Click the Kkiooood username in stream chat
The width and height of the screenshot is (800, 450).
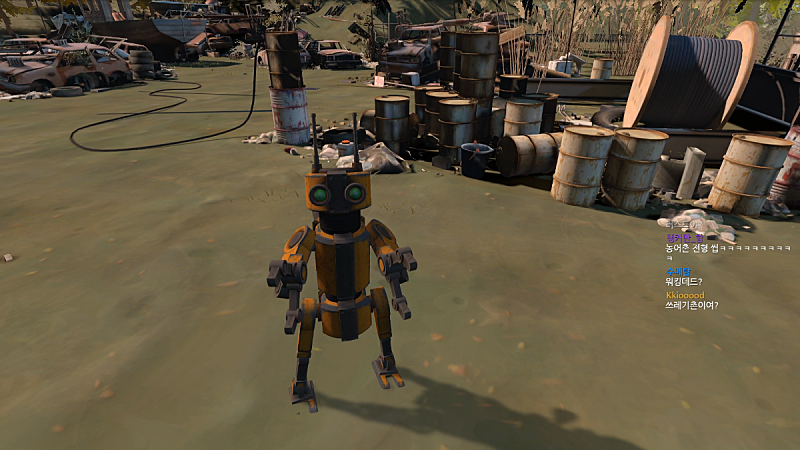pyautogui.click(x=685, y=296)
